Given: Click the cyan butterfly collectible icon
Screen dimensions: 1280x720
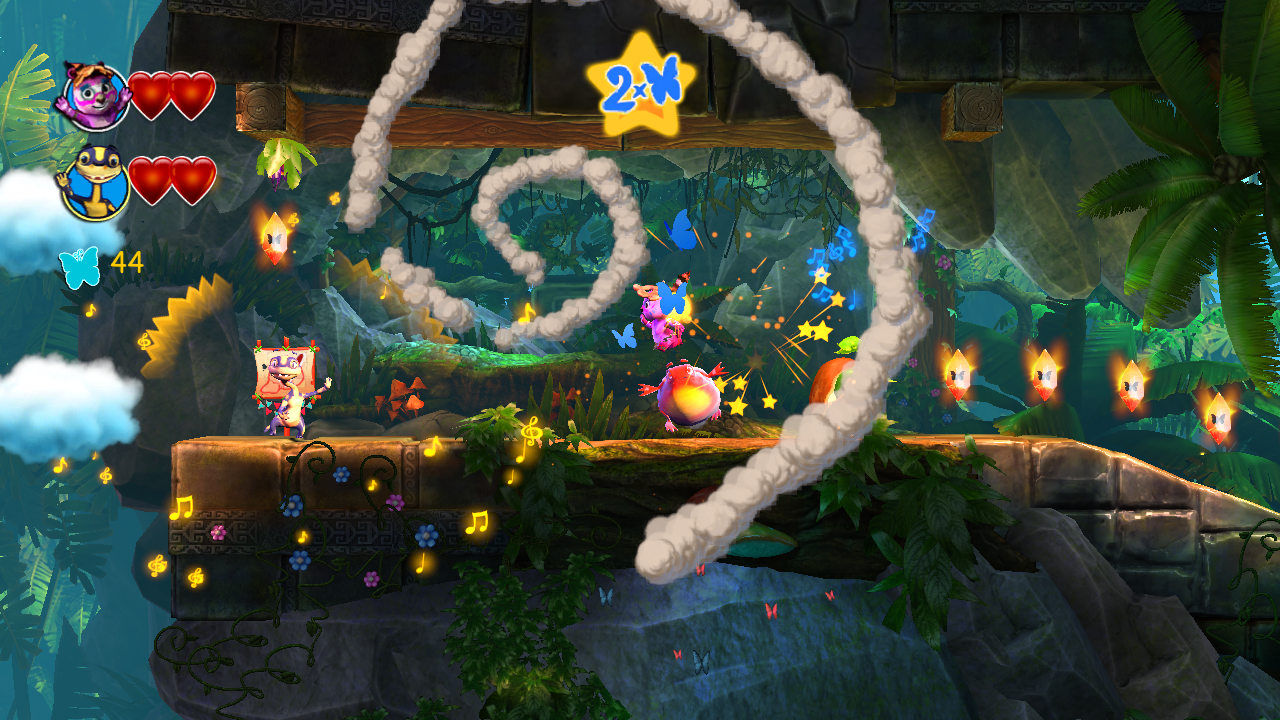Looking at the screenshot, I should (x=79, y=265).
